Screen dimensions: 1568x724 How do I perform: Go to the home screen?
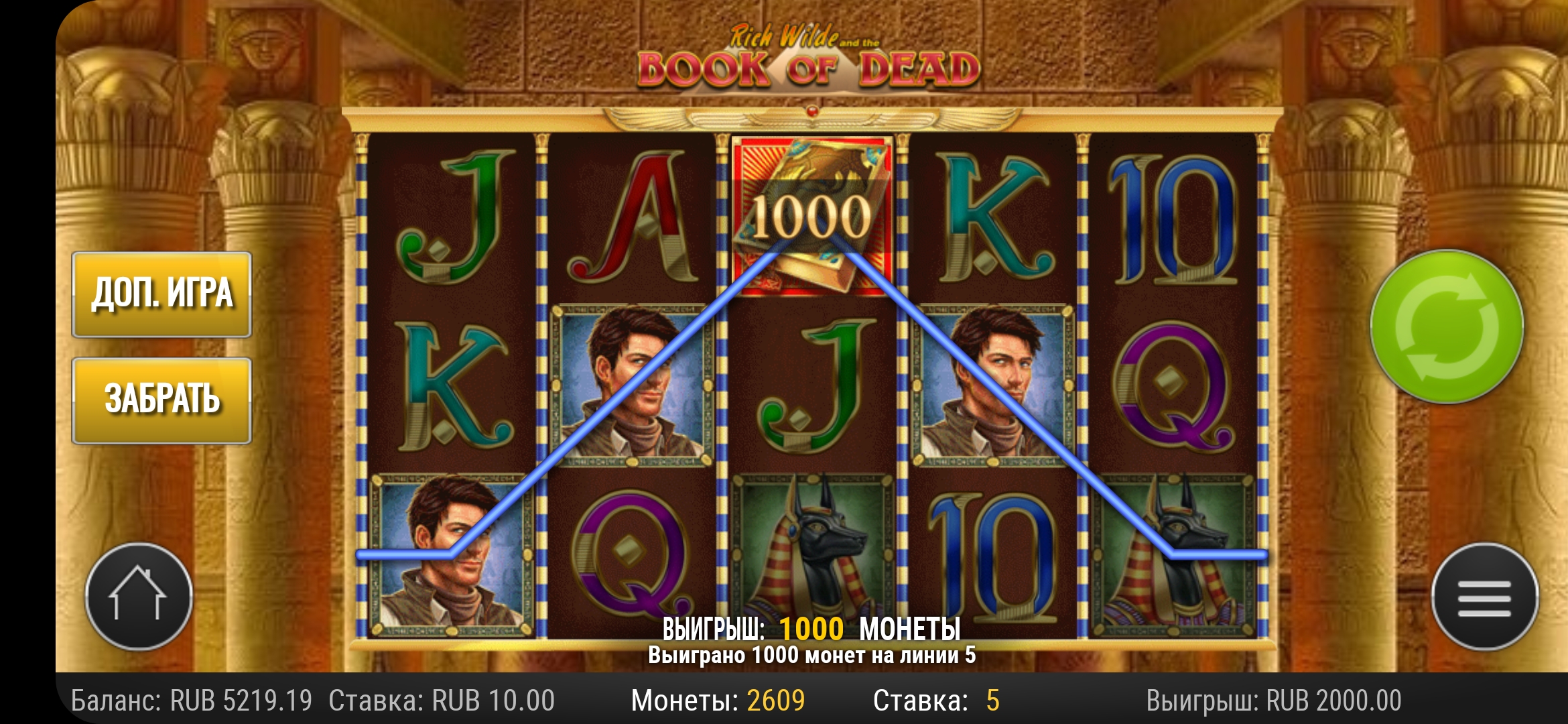point(139,596)
